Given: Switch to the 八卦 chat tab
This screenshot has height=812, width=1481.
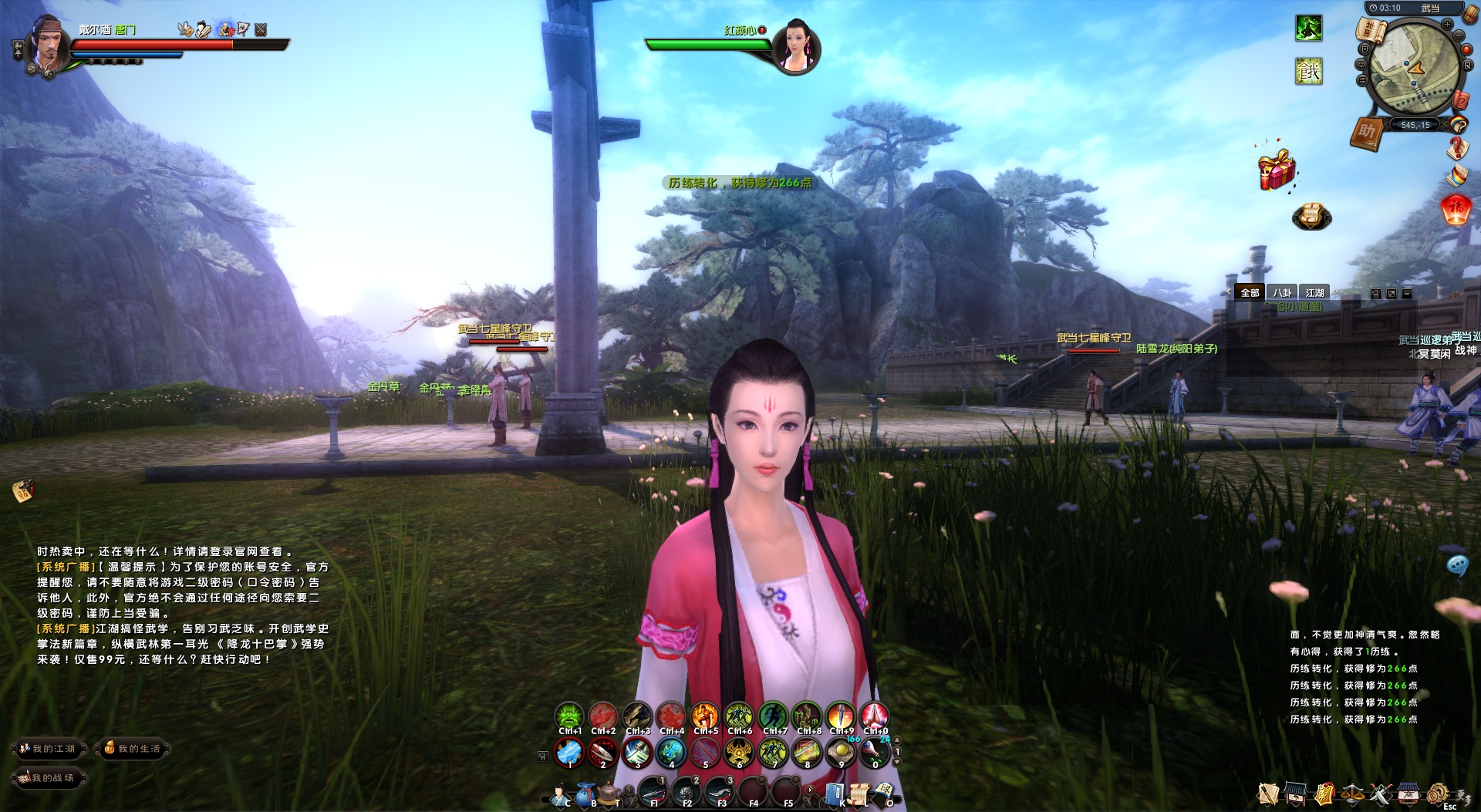Looking at the screenshot, I should pyautogui.click(x=1282, y=293).
